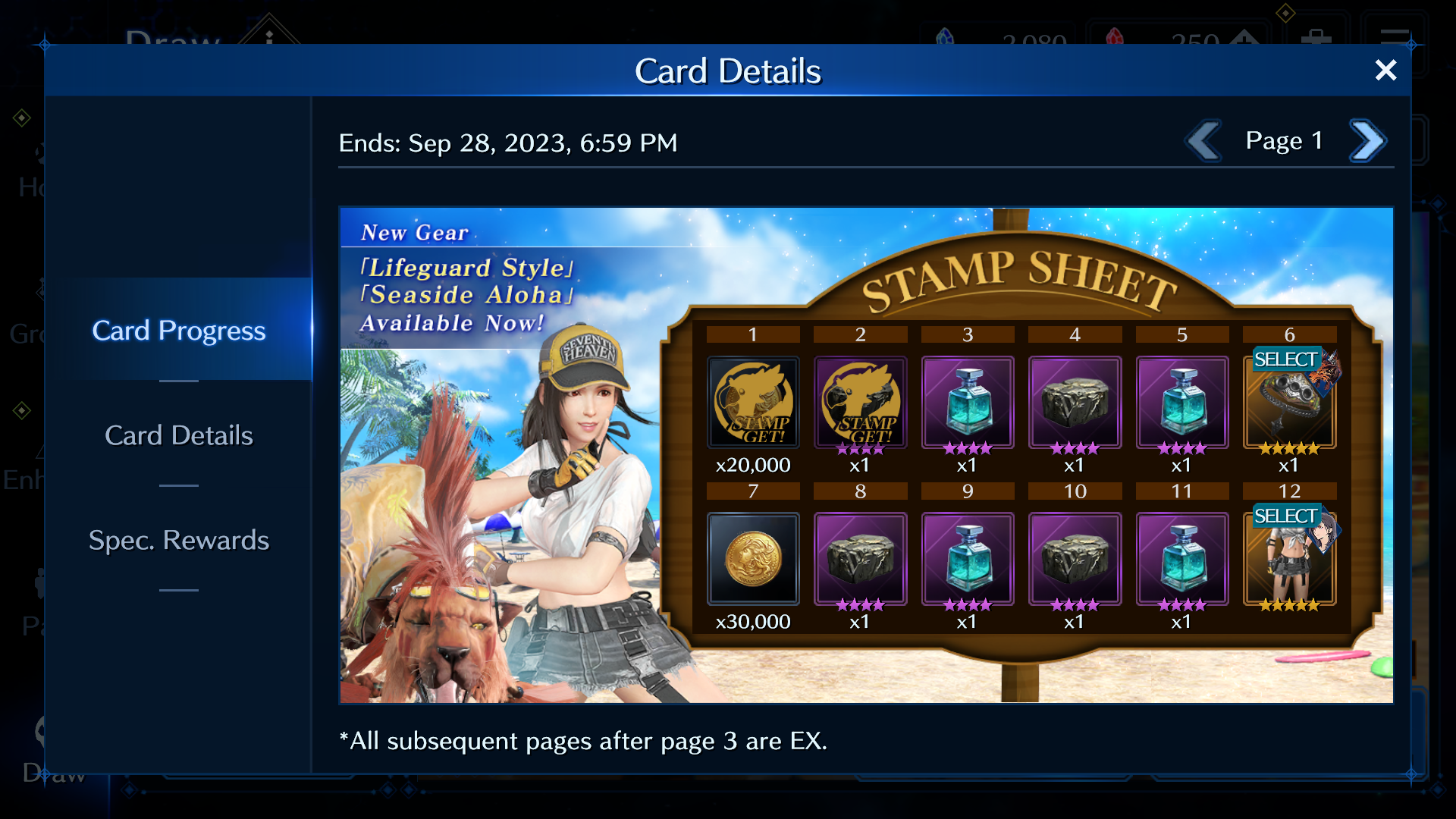The height and width of the screenshot is (819, 1456).
Task: Switch to the Card Details tab
Action: point(178,435)
